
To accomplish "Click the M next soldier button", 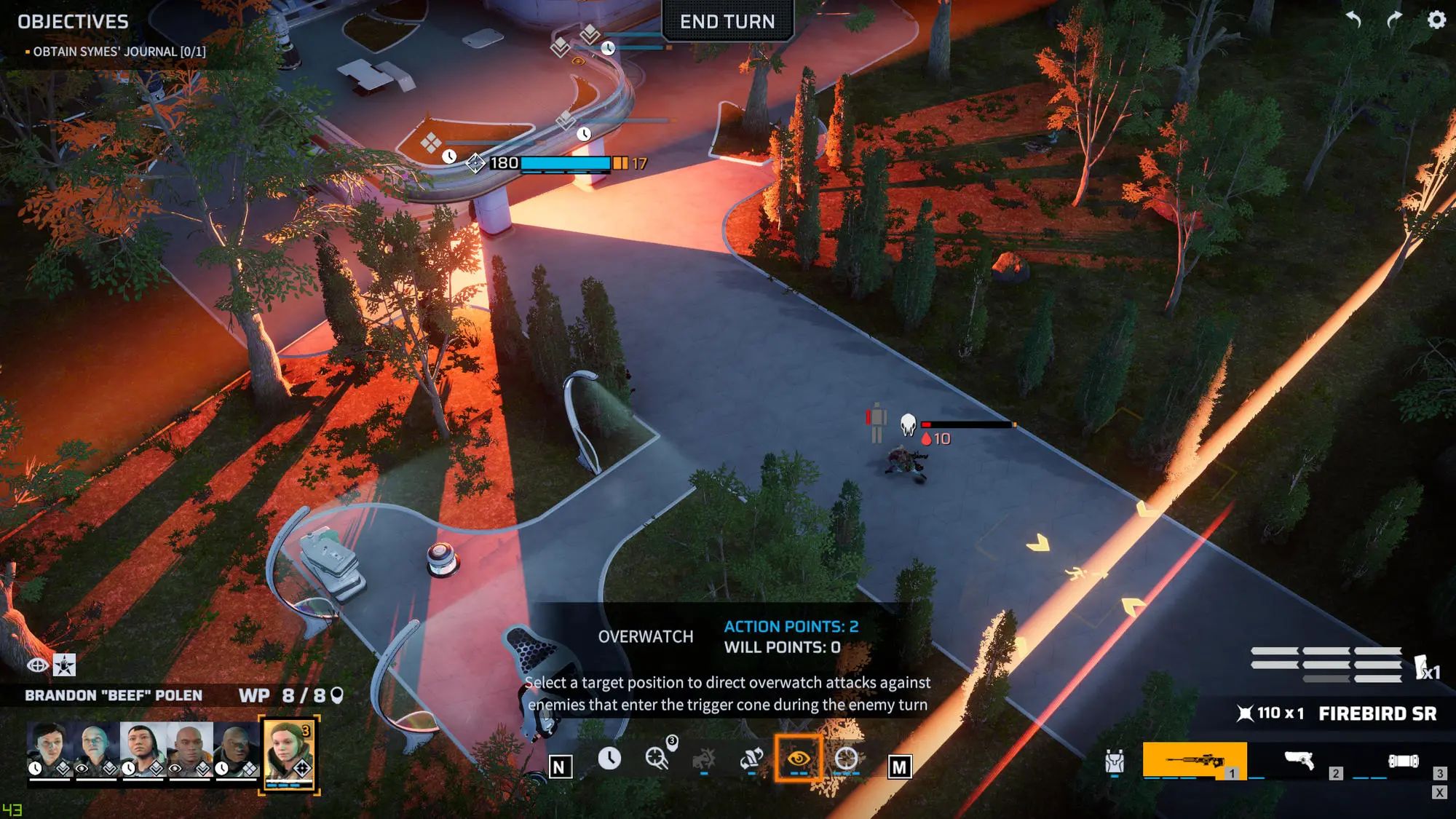I will point(898,764).
